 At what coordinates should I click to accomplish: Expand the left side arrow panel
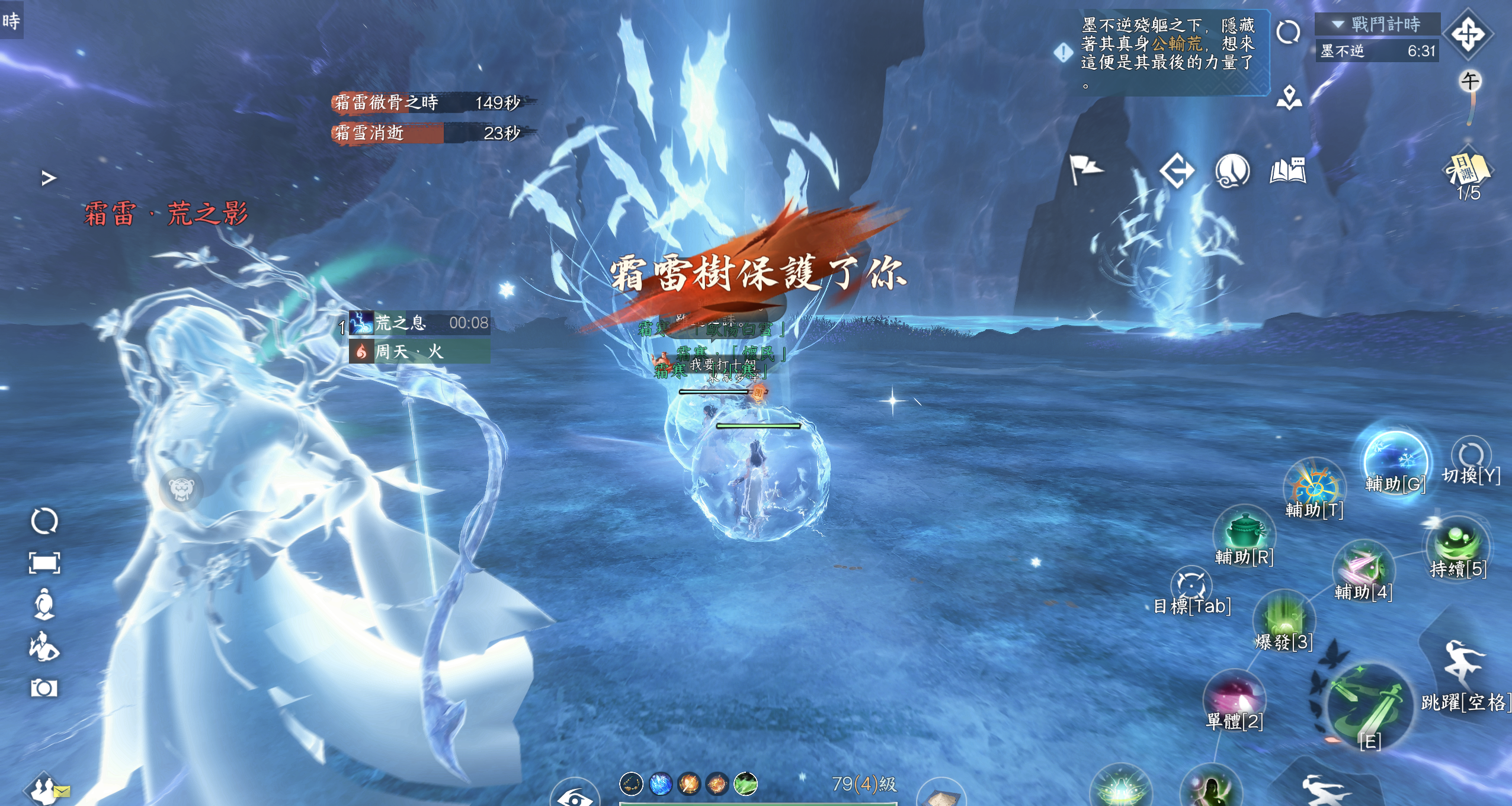tap(49, 178)
